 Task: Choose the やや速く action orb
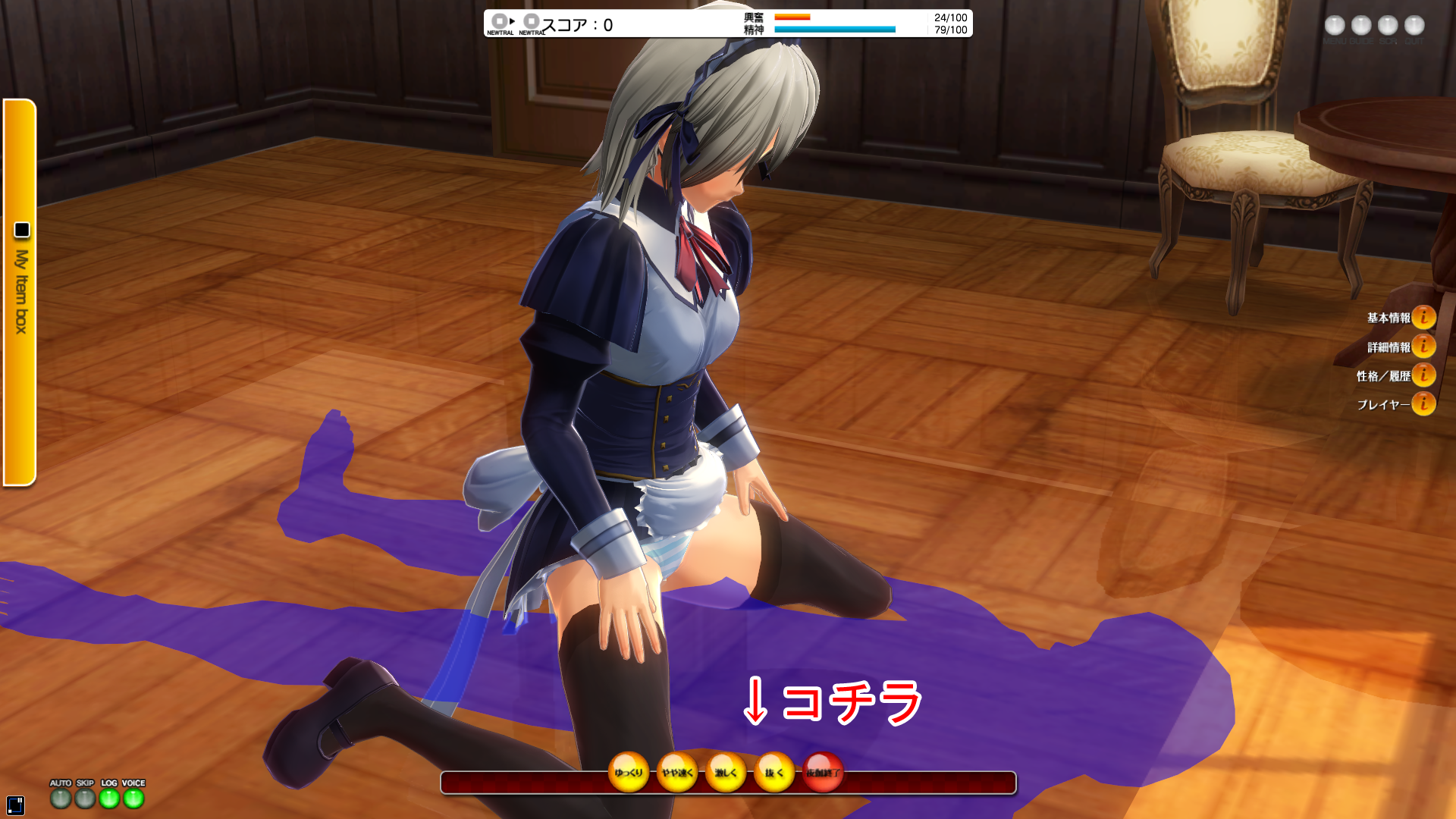pos(677,772)
